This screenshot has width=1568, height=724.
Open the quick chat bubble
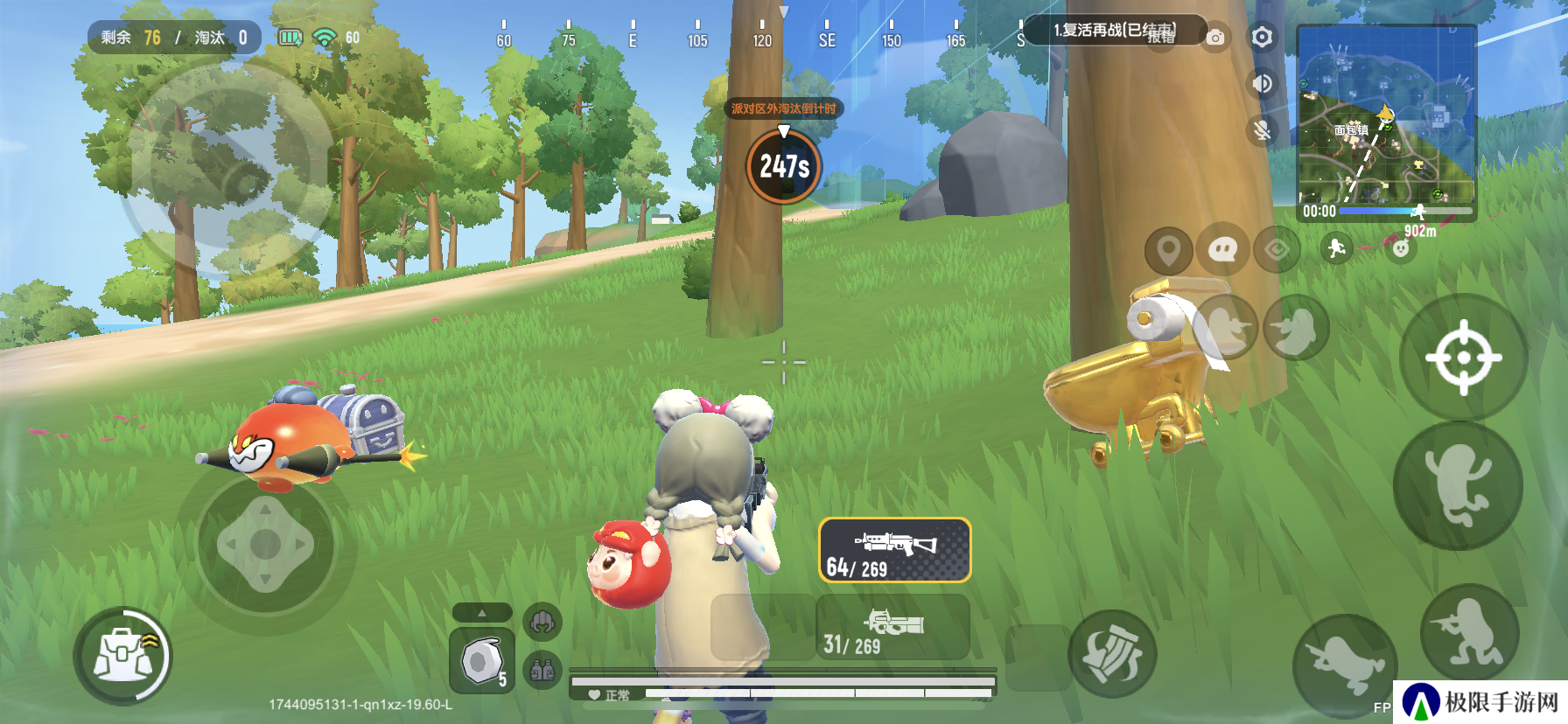point(1222,251)
